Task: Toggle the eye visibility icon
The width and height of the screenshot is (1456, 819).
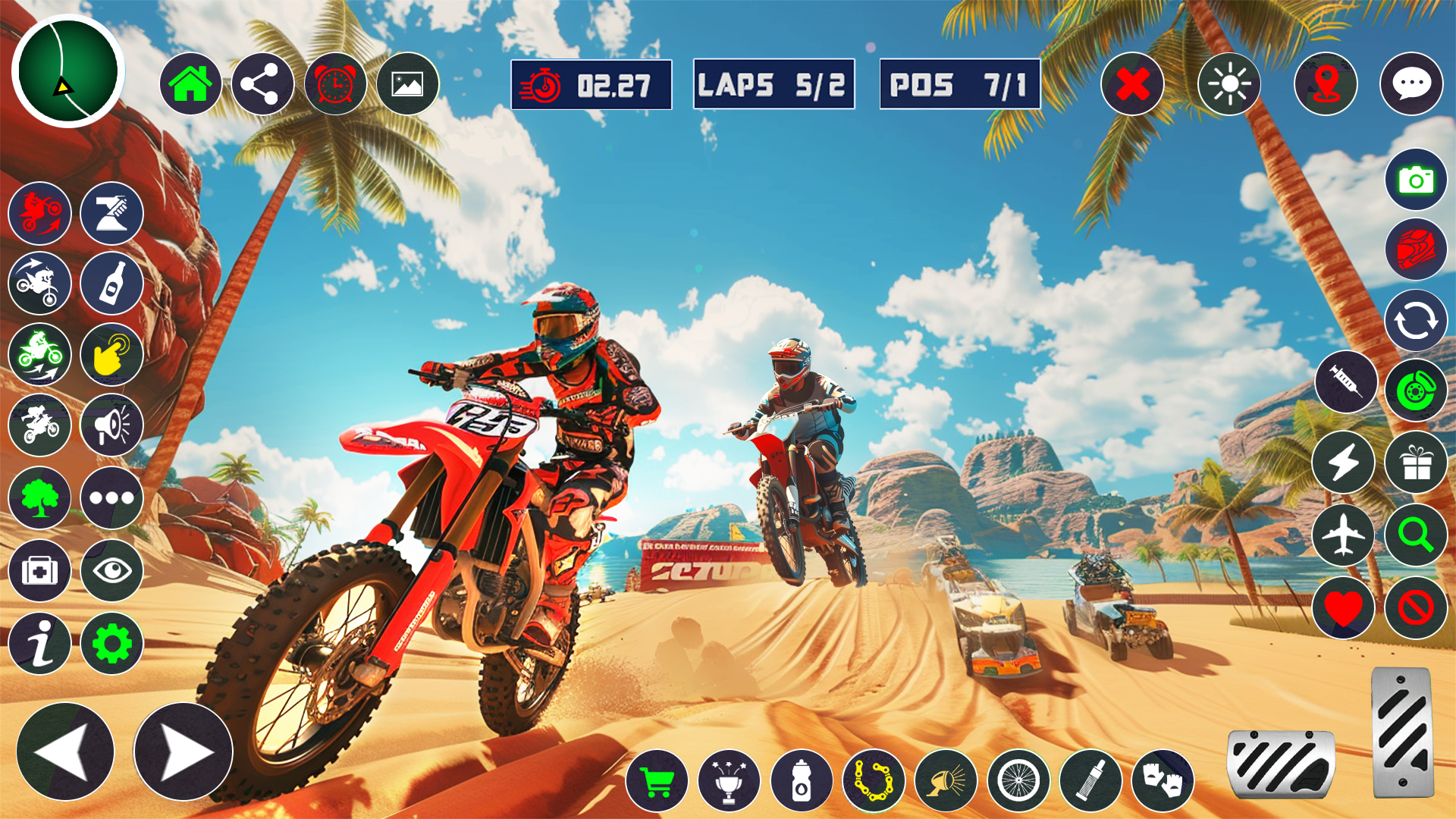Action: pyautogui.click(x=112, y=570)
